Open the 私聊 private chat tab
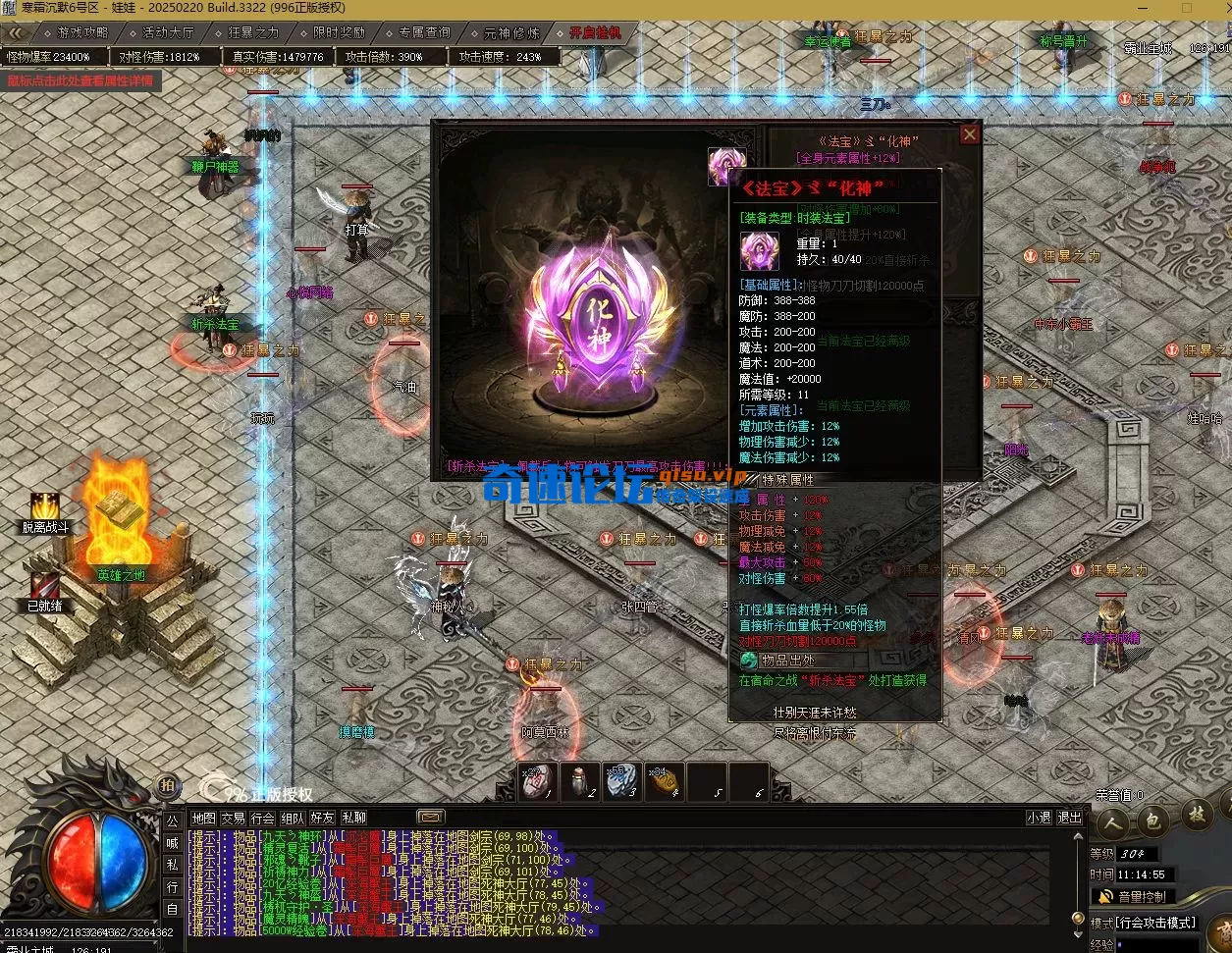 (x=353, y=818)
